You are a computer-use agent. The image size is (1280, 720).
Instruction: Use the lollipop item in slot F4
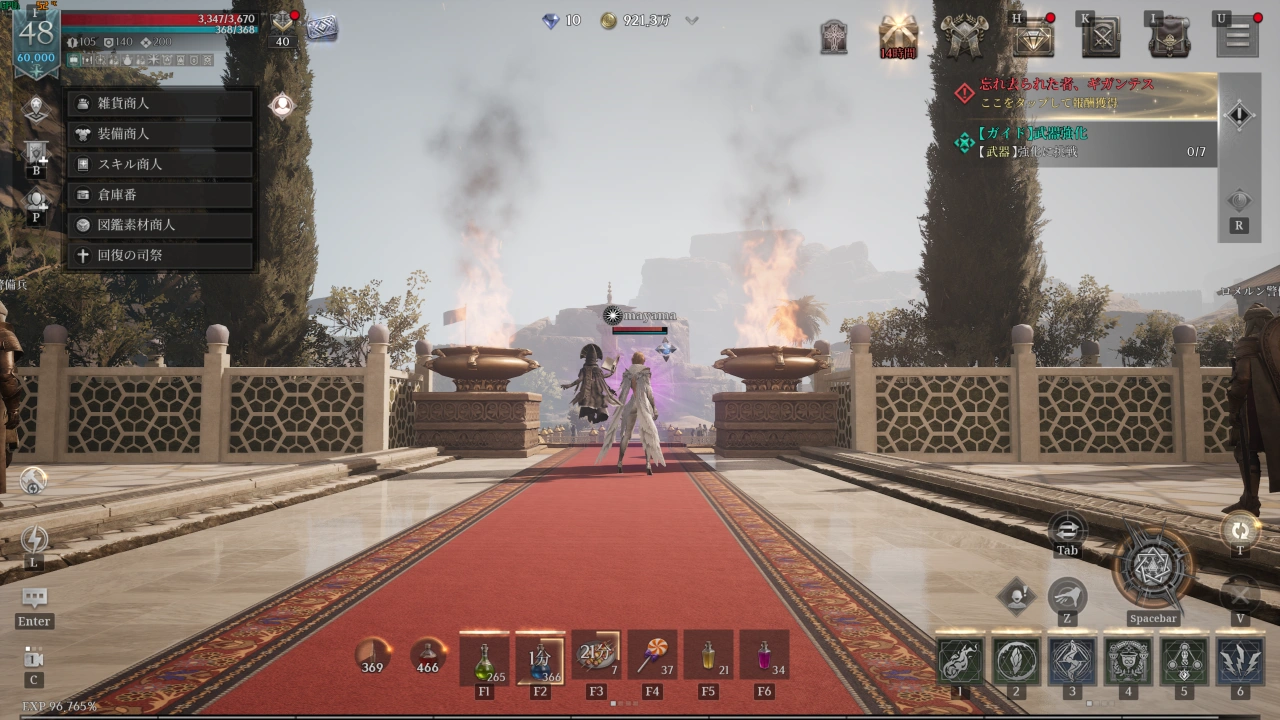[653, 657]
